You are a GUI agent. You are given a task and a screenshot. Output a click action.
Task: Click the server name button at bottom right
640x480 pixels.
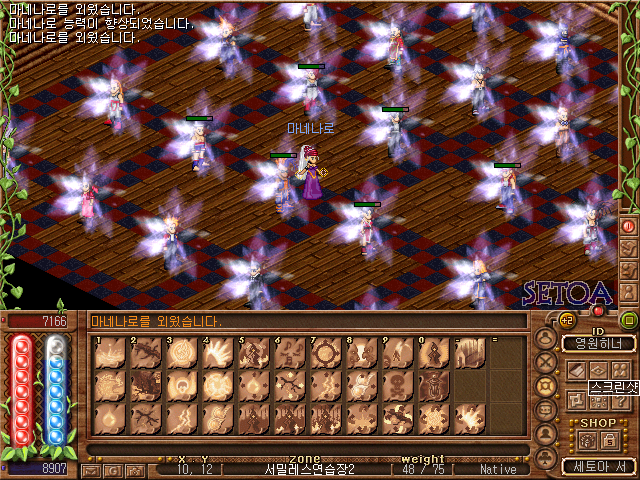coord(598,466)
